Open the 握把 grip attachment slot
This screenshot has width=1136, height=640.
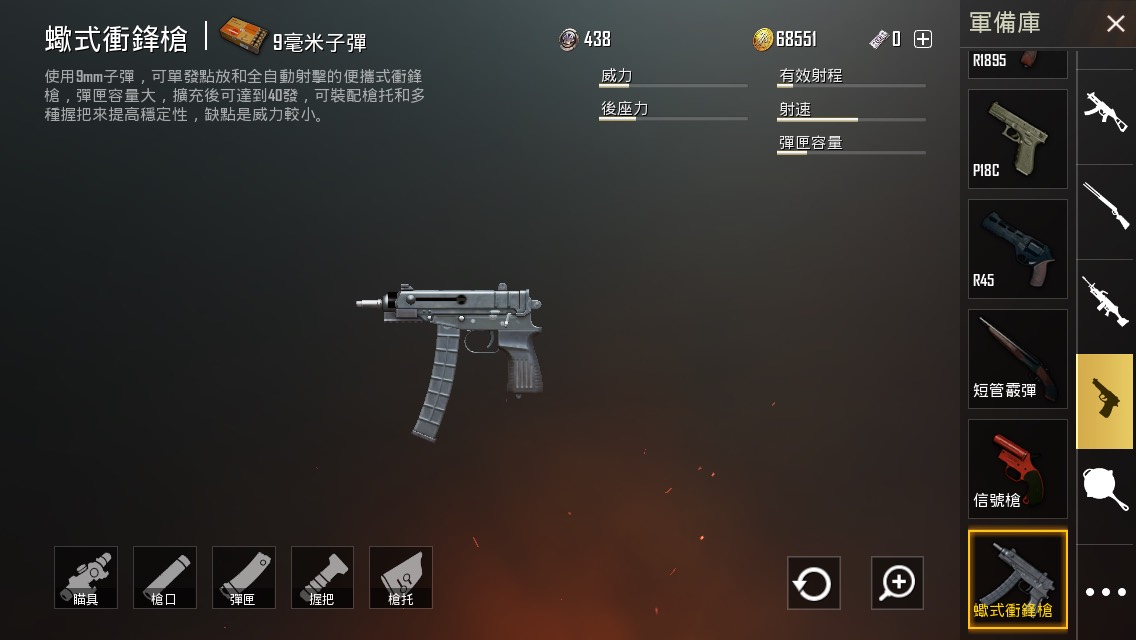(x=322, y=577)
